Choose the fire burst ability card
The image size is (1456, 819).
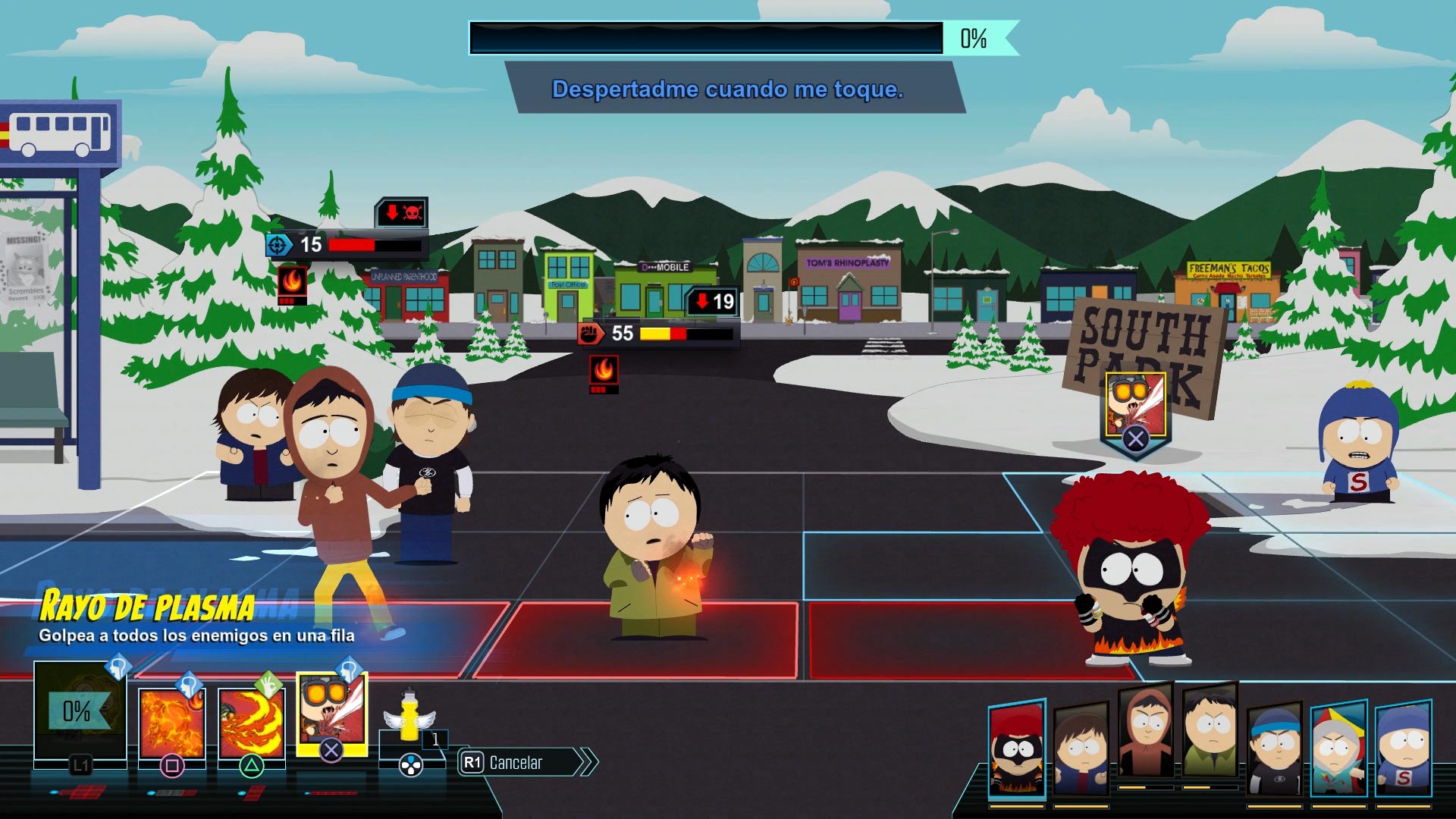[172, 723]
